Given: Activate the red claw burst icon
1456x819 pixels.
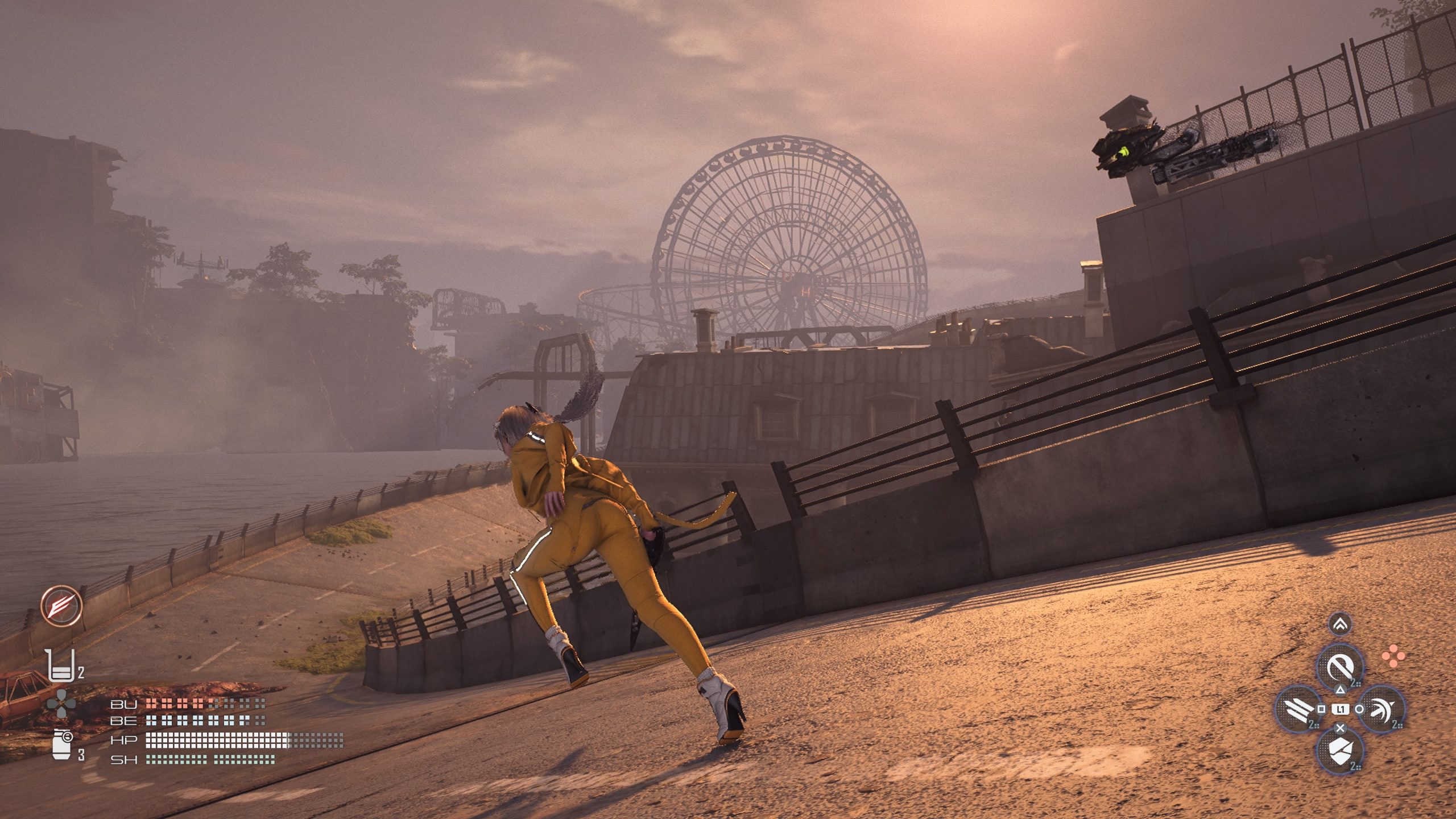Looking at the screenshot, I should pyautogui.click(x=61, y=606).
